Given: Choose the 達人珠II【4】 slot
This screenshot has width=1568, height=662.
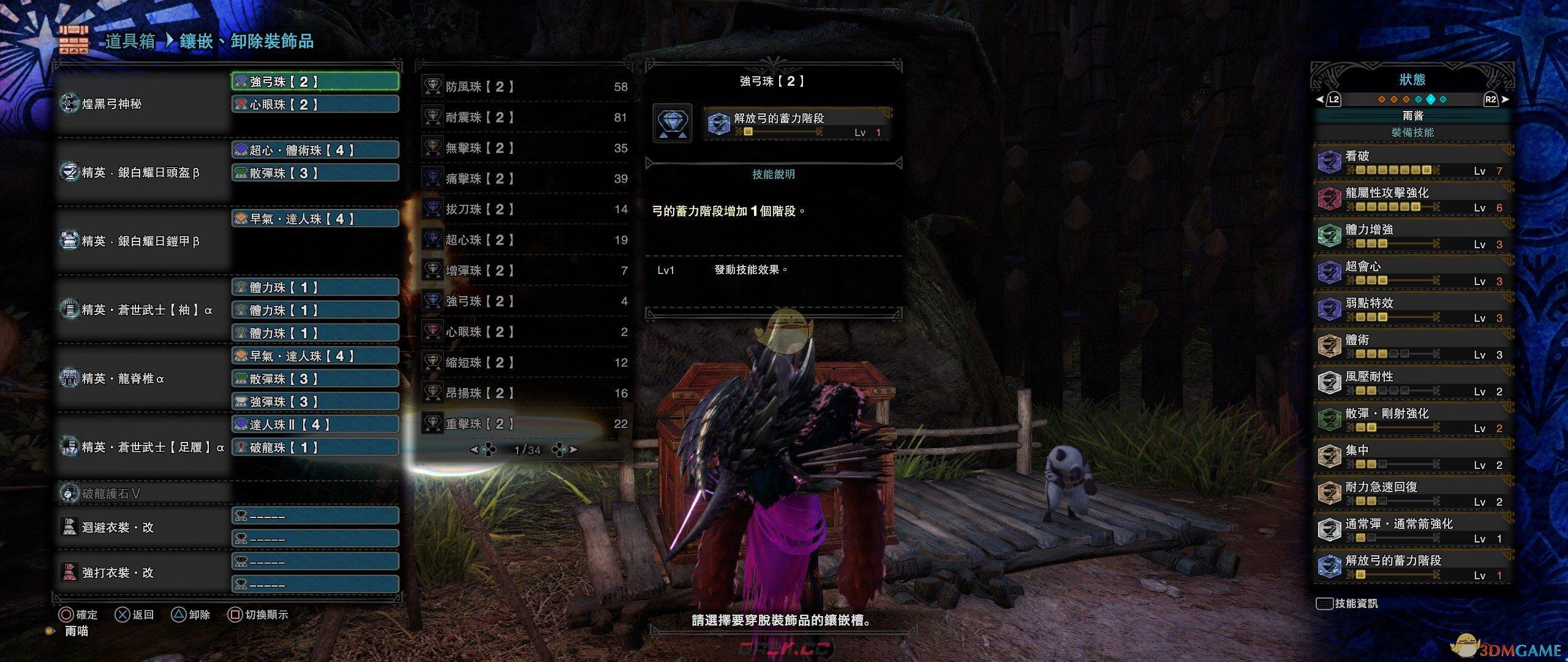Looking at the screenshot, I should coord(315,424).
